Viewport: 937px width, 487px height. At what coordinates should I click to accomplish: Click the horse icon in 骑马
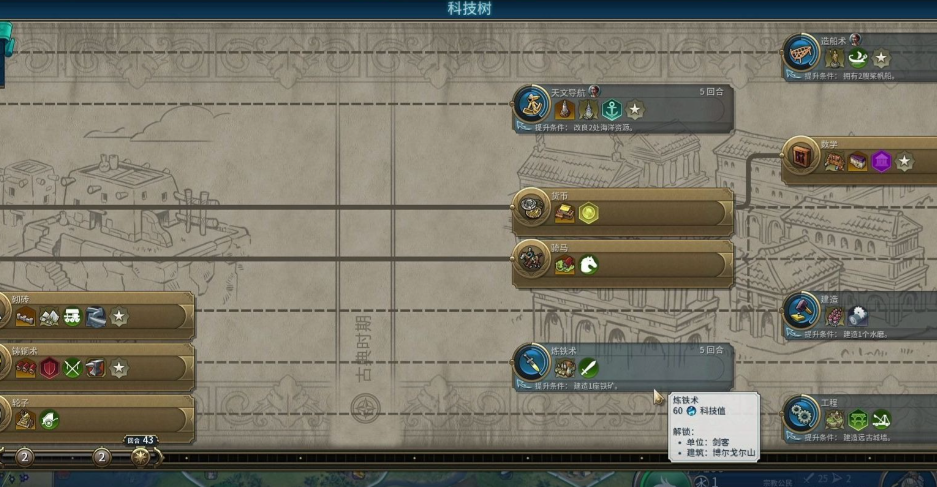(589, 264)
